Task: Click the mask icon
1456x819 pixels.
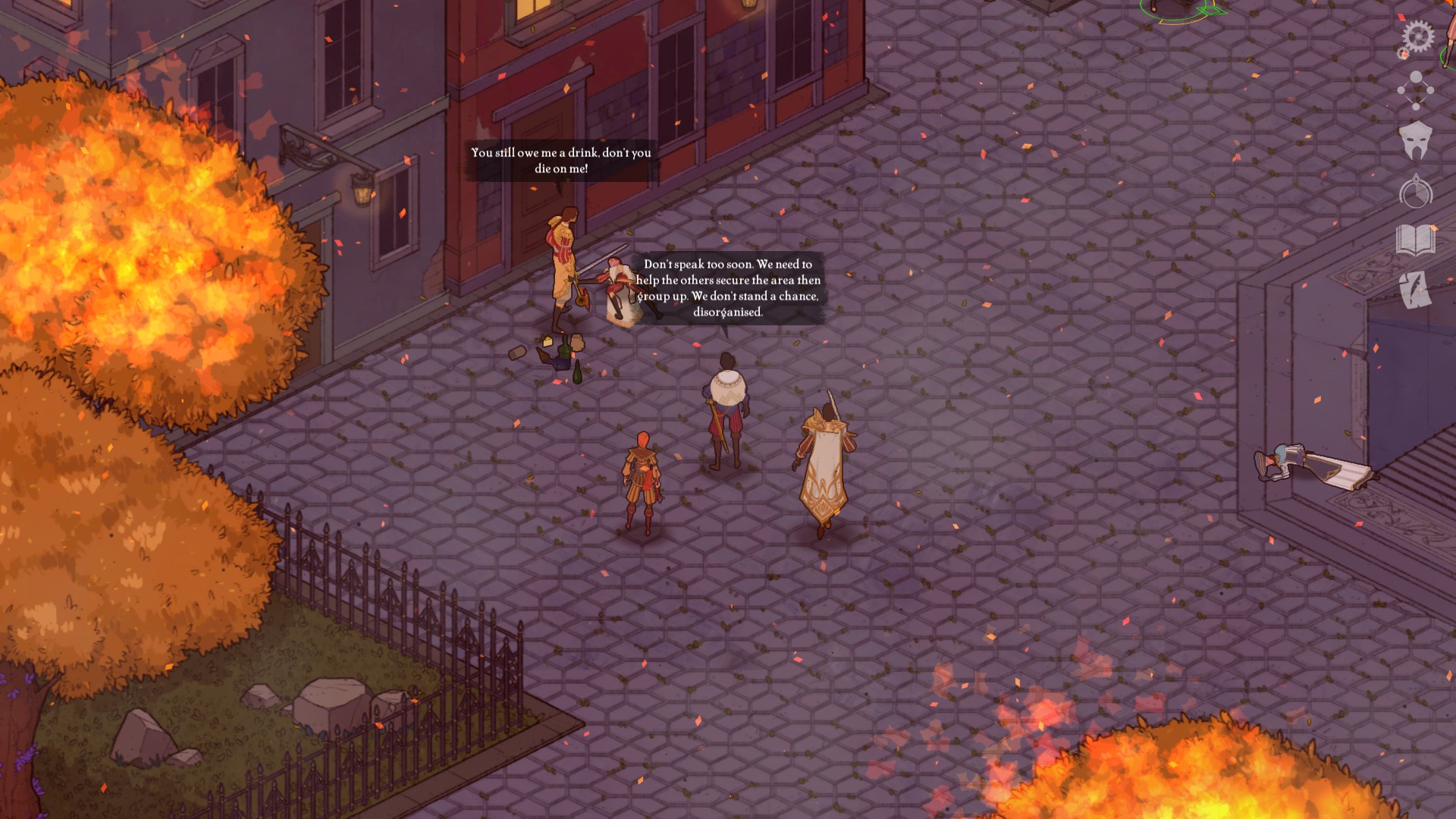Action: [x=1416, y=140]
